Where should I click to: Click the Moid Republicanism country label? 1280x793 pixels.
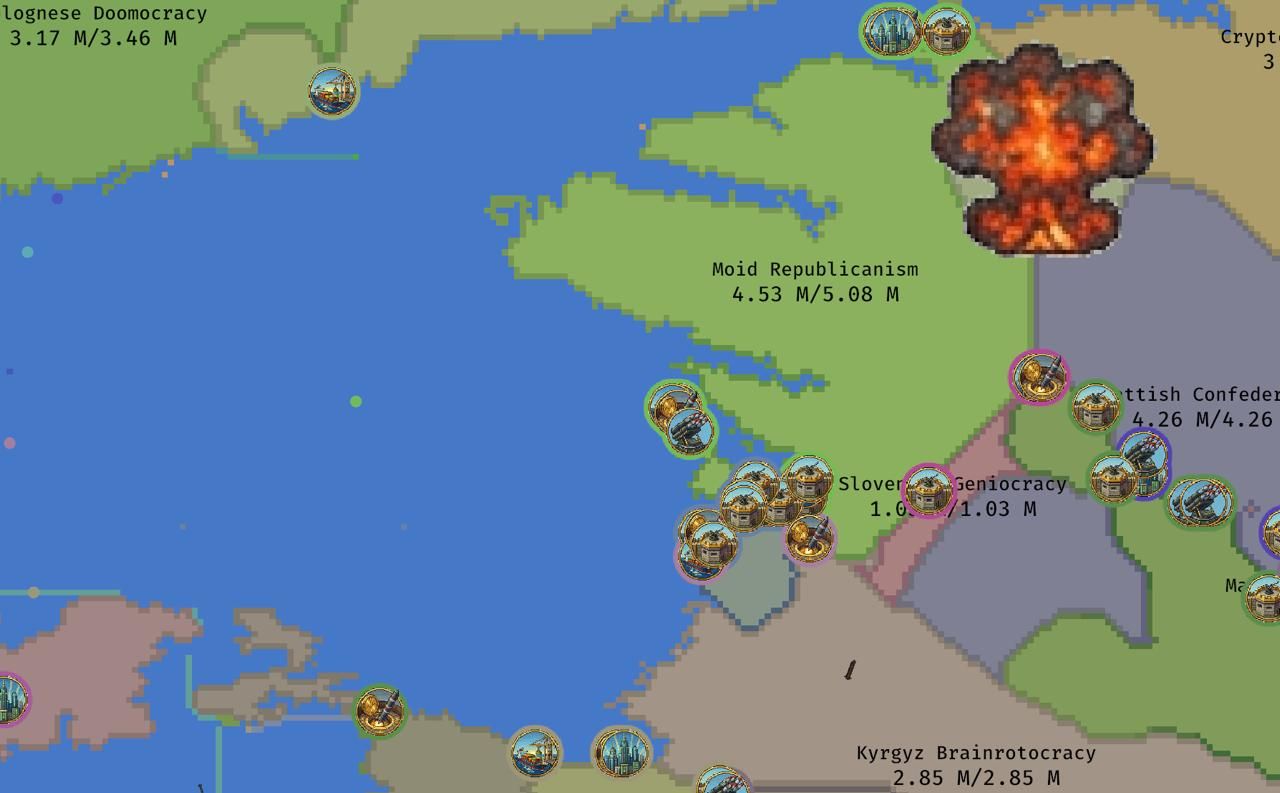(x=815, y=269)
